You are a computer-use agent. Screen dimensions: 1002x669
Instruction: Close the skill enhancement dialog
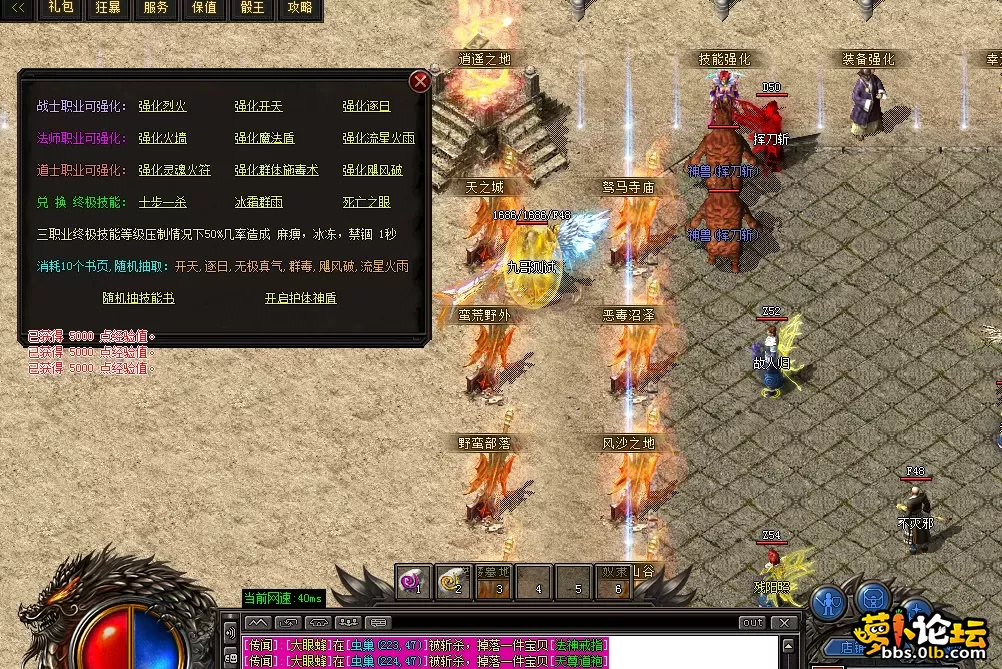point(421,81)
